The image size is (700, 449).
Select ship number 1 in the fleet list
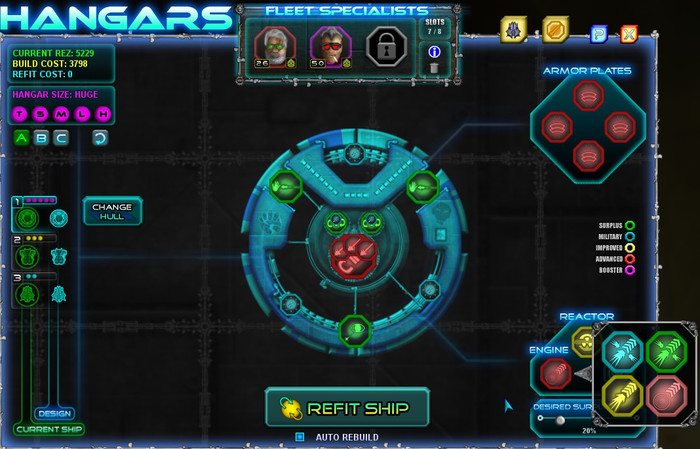[x=28, y=217]
